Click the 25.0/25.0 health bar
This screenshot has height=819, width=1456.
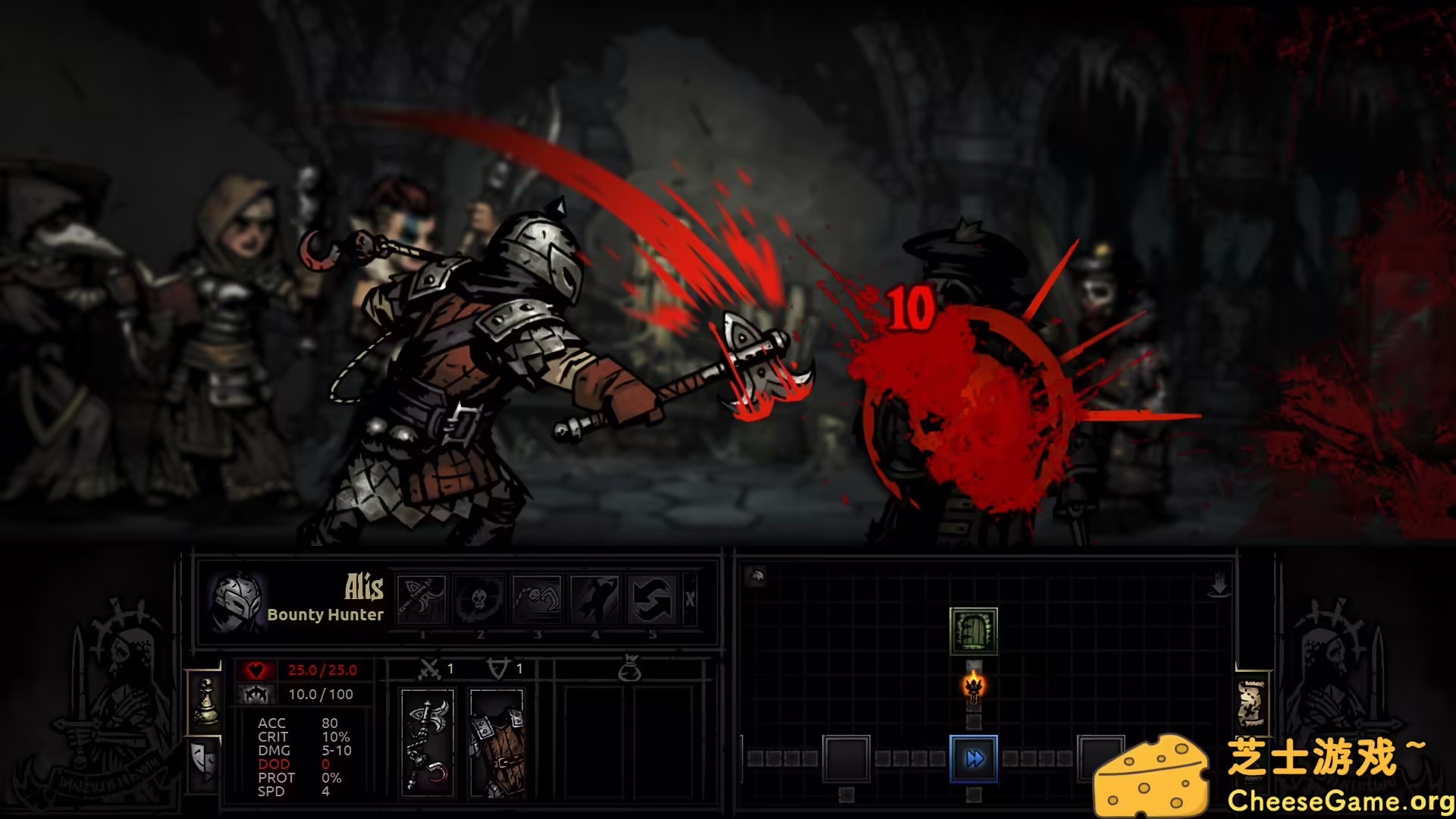point(323,670)
